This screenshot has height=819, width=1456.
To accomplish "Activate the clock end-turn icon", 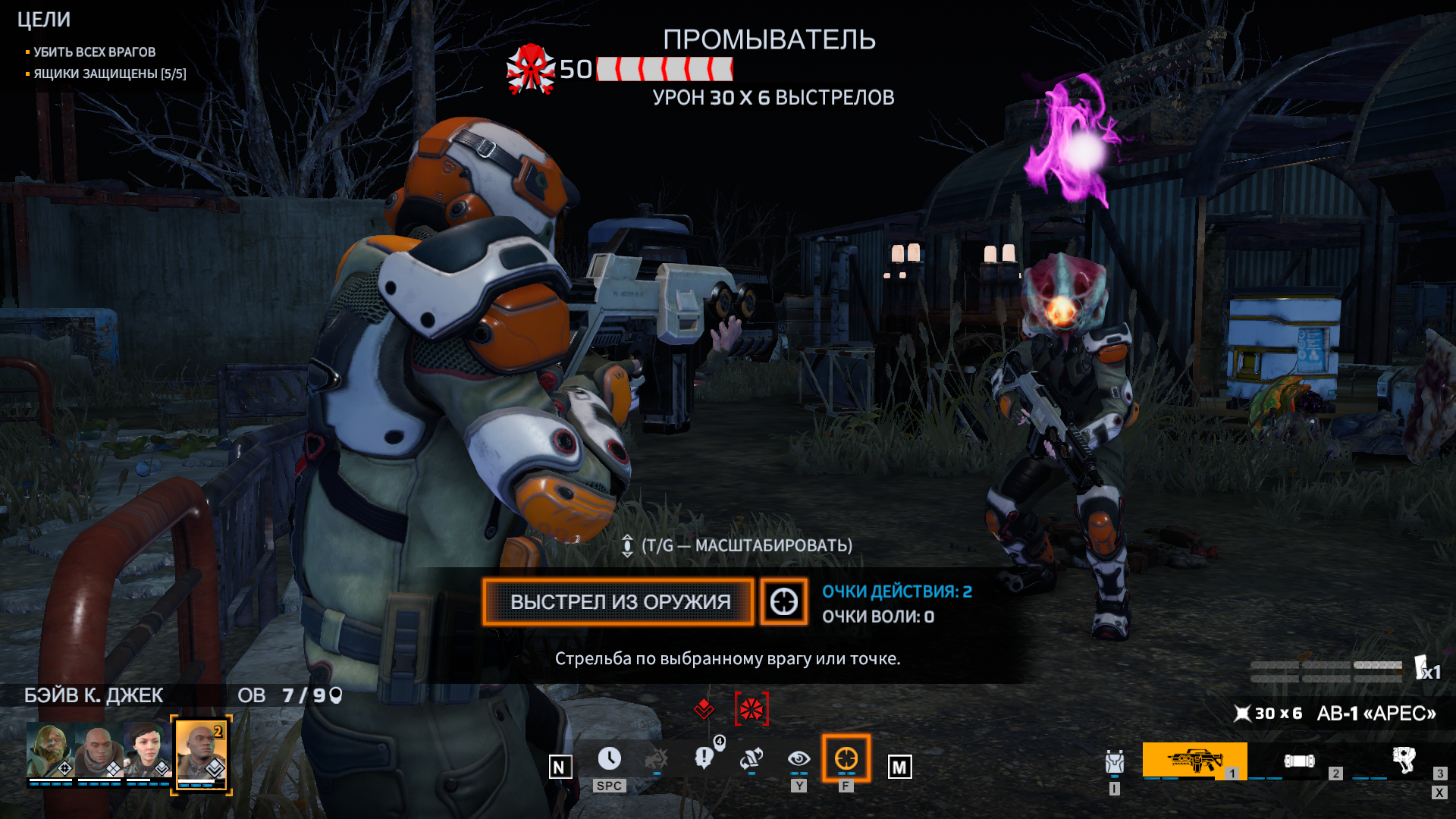I will click(x=609, y=758).
